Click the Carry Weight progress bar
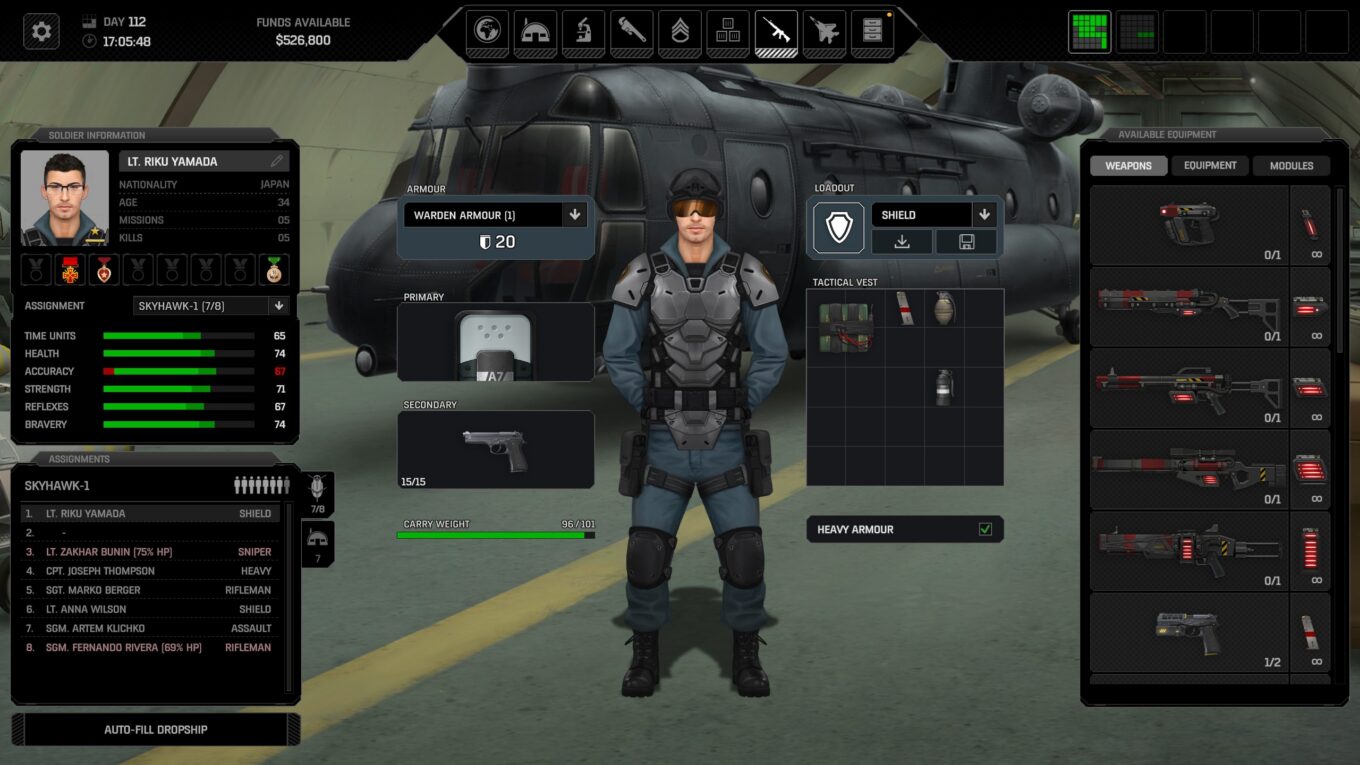This screenshot has height=765, width=1360. coord(495,535)
